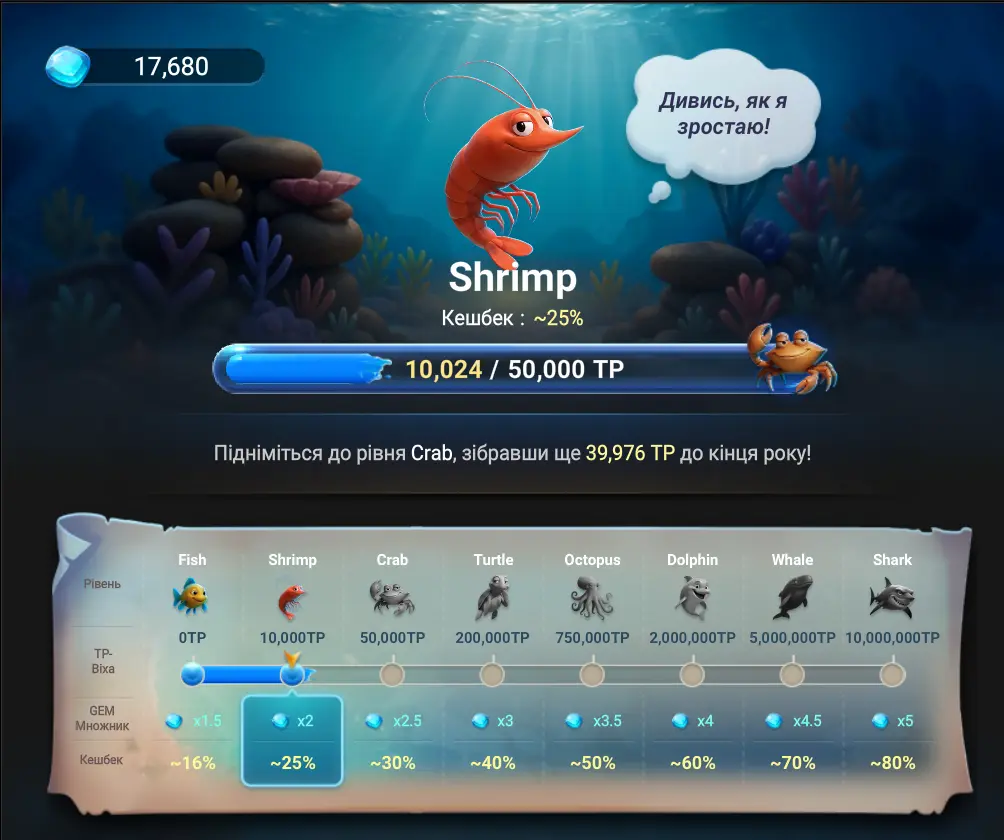The height and width of the screenshot is (840, 1004).
Task: Select the Dolphin level icon
Action: pos(692,598)
